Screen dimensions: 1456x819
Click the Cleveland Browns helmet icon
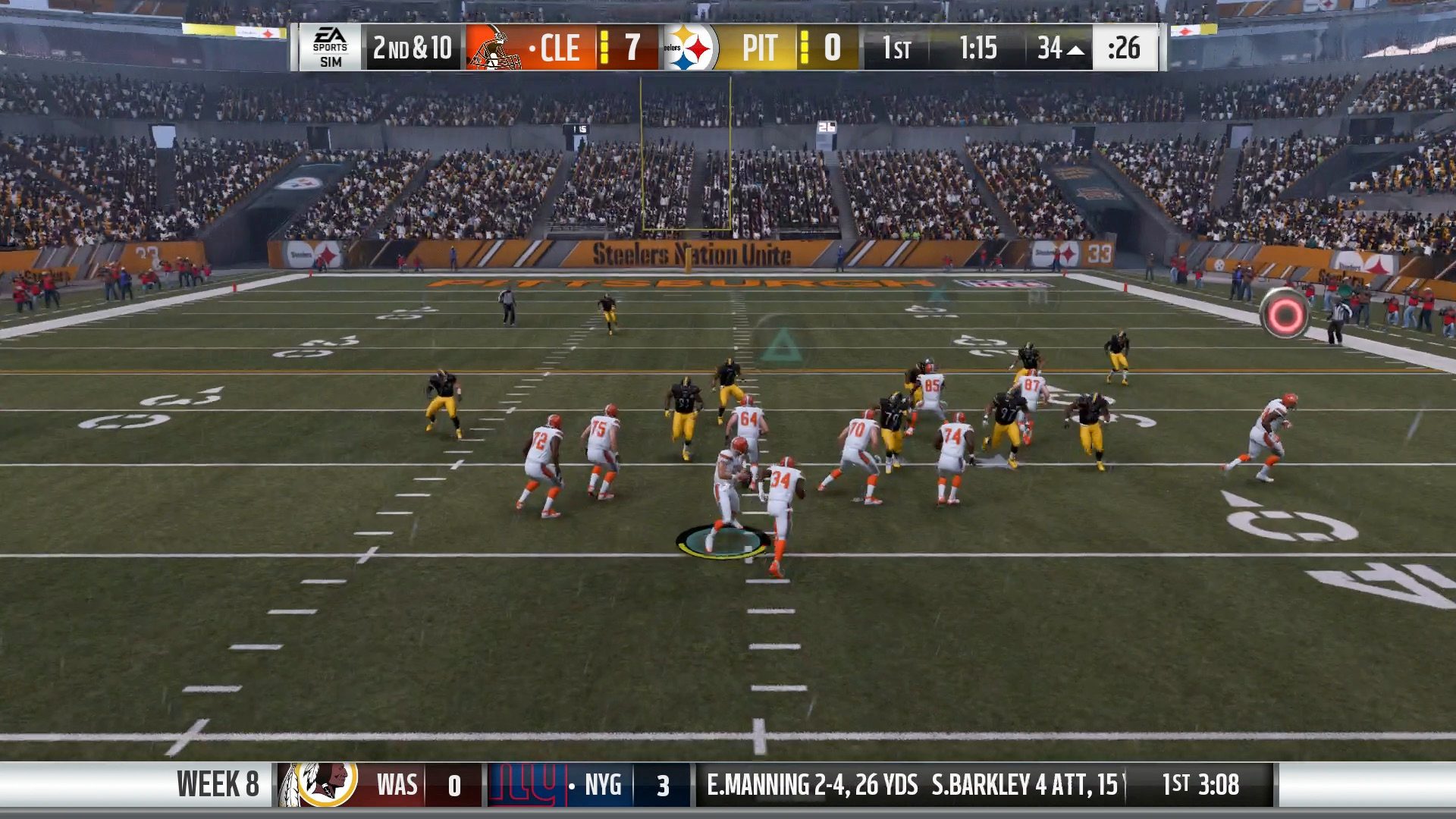(x=493, y=49)
